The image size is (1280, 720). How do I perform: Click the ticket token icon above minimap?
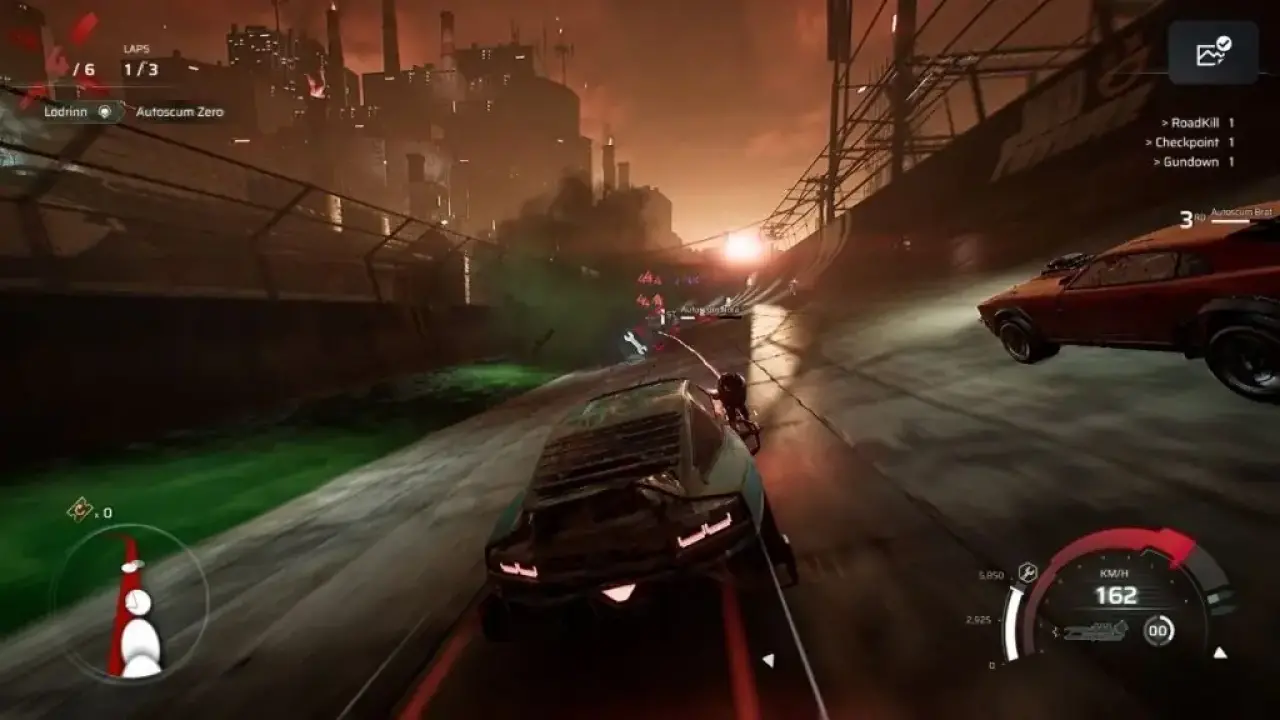(80, 511)
